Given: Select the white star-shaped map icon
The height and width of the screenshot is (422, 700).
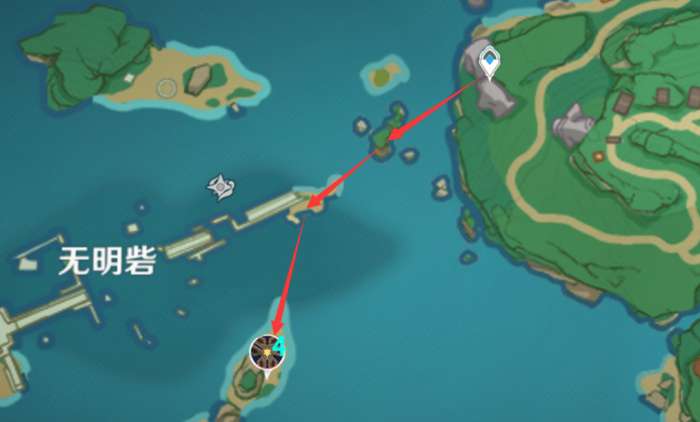Looking at the screenshot, I should point(221,186).
